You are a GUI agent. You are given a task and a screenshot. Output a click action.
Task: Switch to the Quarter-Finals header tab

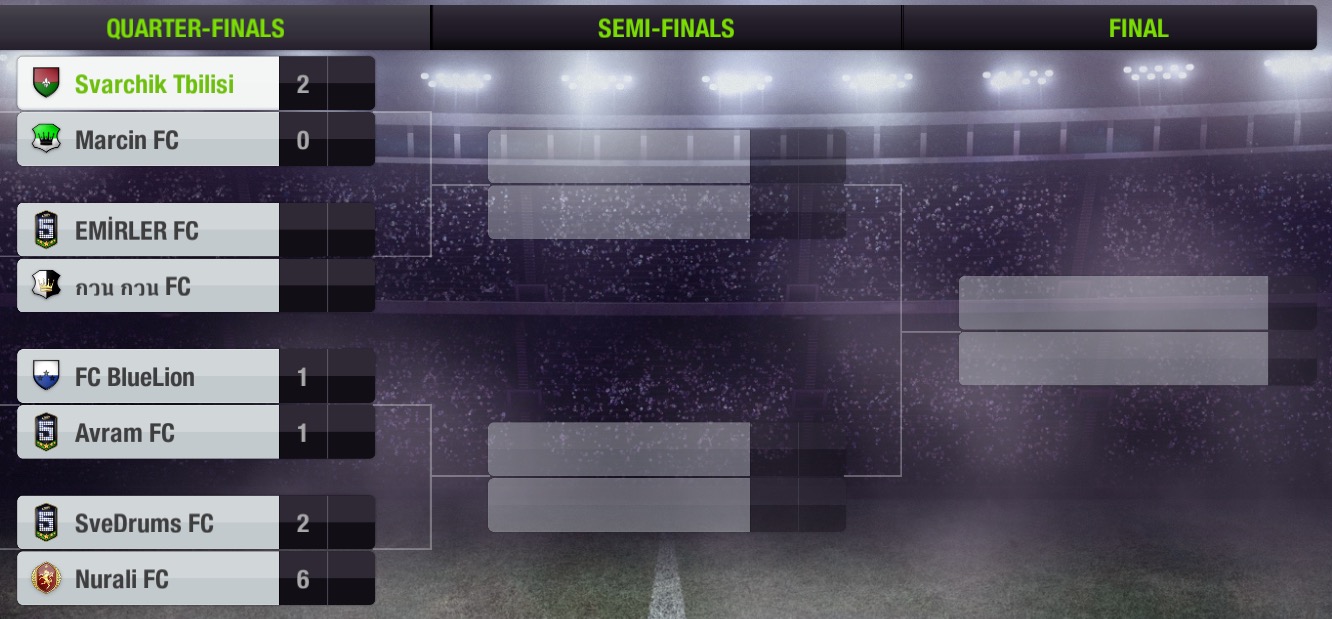[x=196, y=28]
